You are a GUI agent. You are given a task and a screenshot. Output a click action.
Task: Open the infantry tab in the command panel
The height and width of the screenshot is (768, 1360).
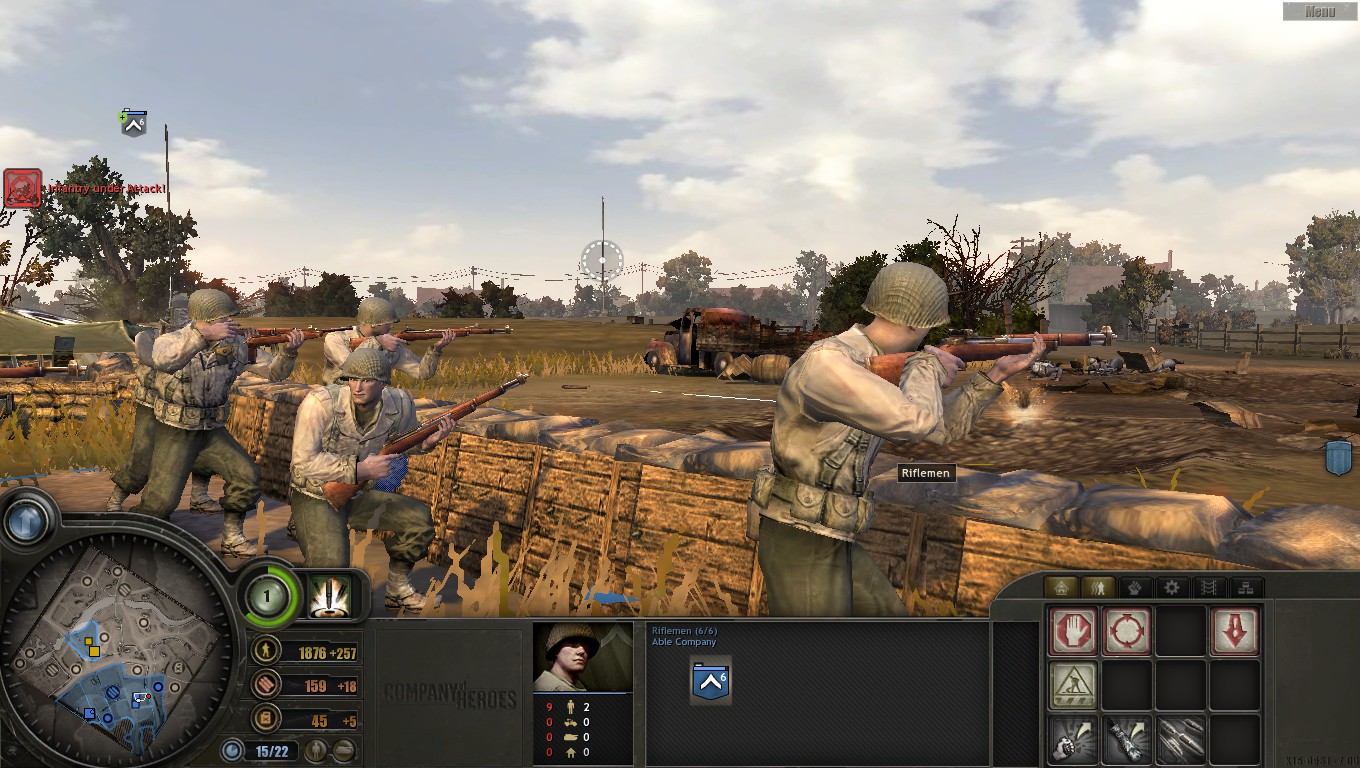point(1099,587)
